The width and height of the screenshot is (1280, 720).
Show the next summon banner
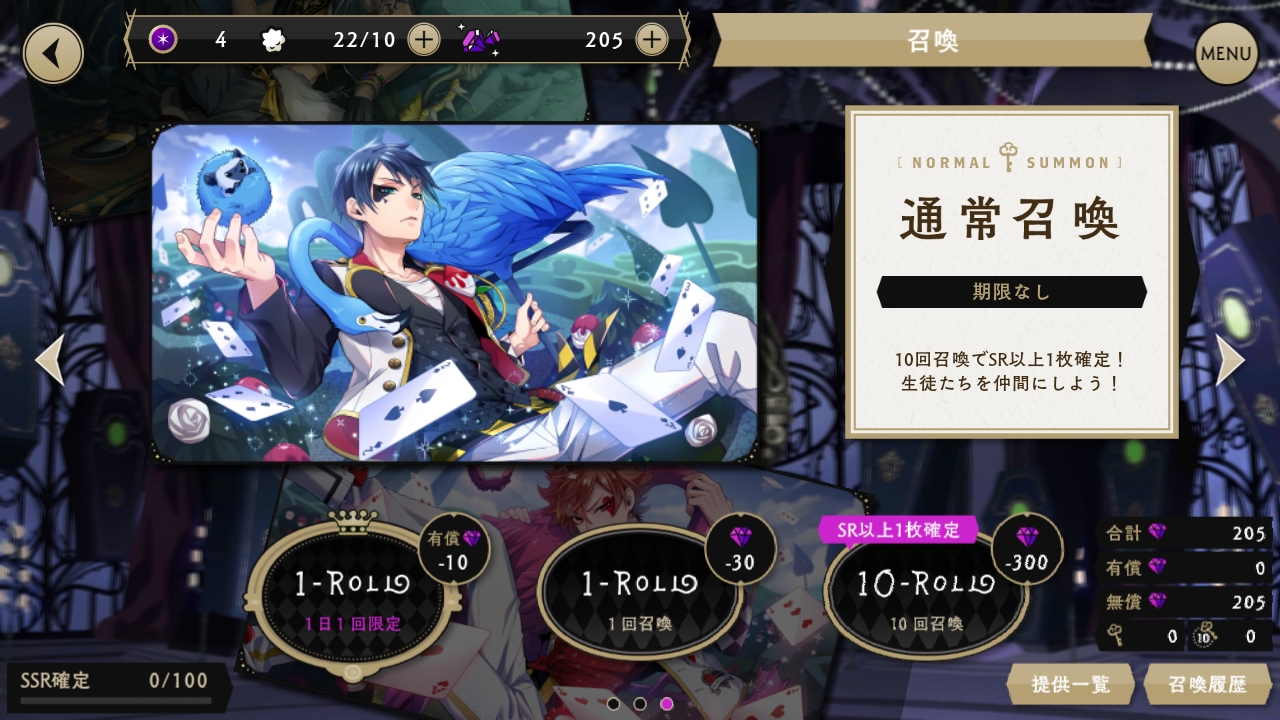[x=1229, y=360]
